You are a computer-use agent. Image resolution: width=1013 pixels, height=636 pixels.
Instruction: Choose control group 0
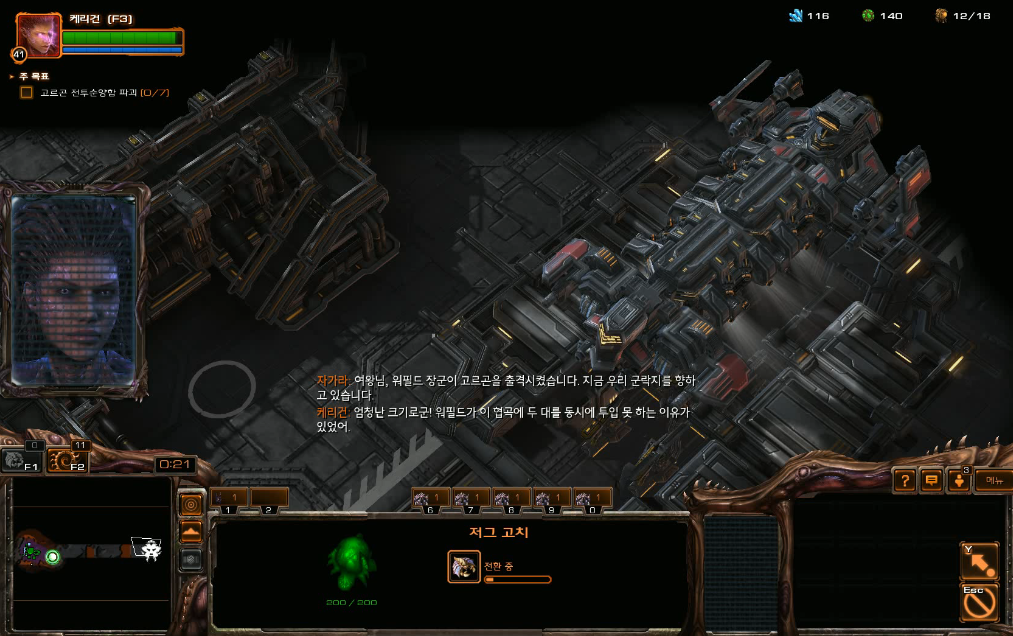(592, 498)
